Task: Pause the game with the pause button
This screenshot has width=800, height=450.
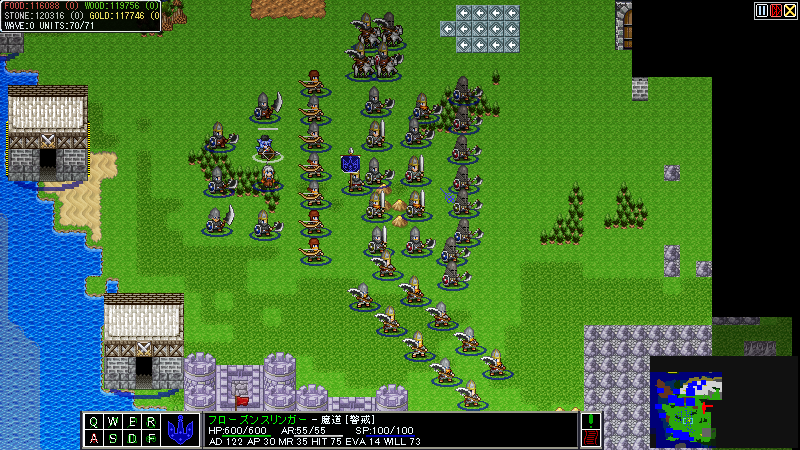Action: point(762,10)
